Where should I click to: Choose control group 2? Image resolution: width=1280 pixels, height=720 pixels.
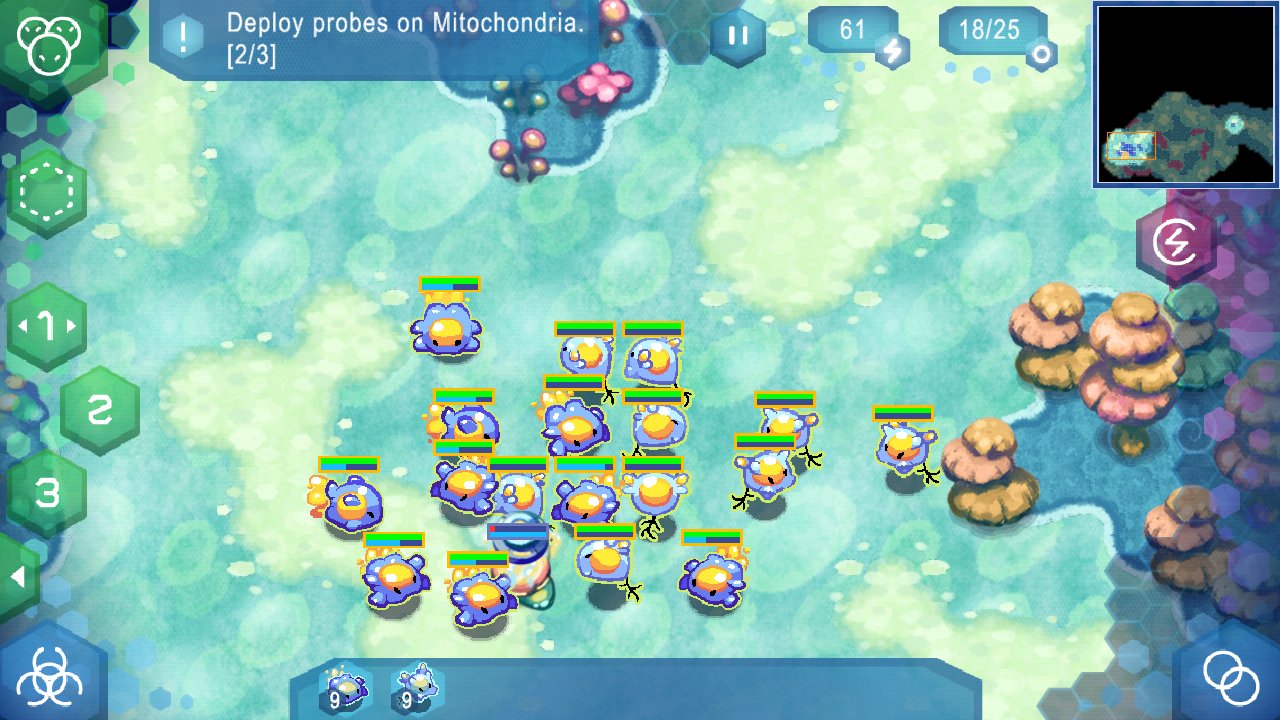click(99, 411)
